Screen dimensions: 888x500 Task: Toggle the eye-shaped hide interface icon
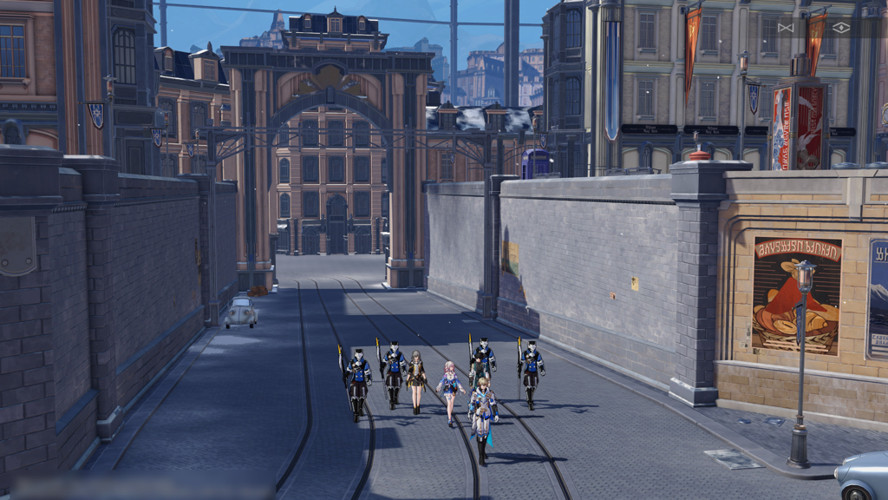tap(840, 27)
